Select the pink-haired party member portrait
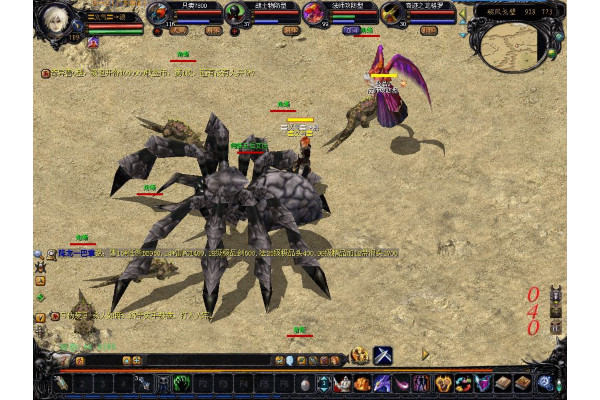This screenshot has height=400, width=600. pos(312,14)
